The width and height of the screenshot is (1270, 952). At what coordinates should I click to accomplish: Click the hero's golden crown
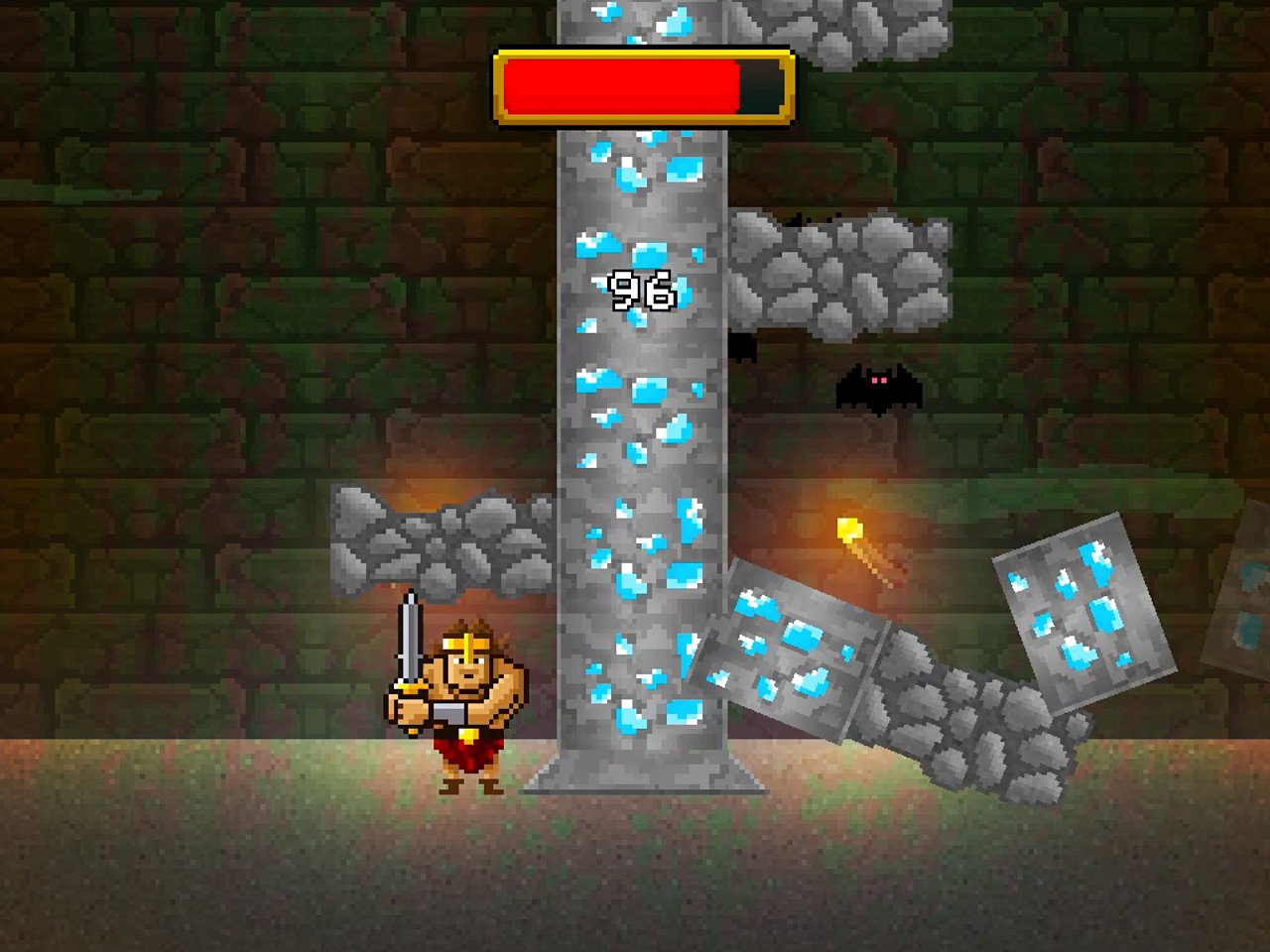[466, 643]
